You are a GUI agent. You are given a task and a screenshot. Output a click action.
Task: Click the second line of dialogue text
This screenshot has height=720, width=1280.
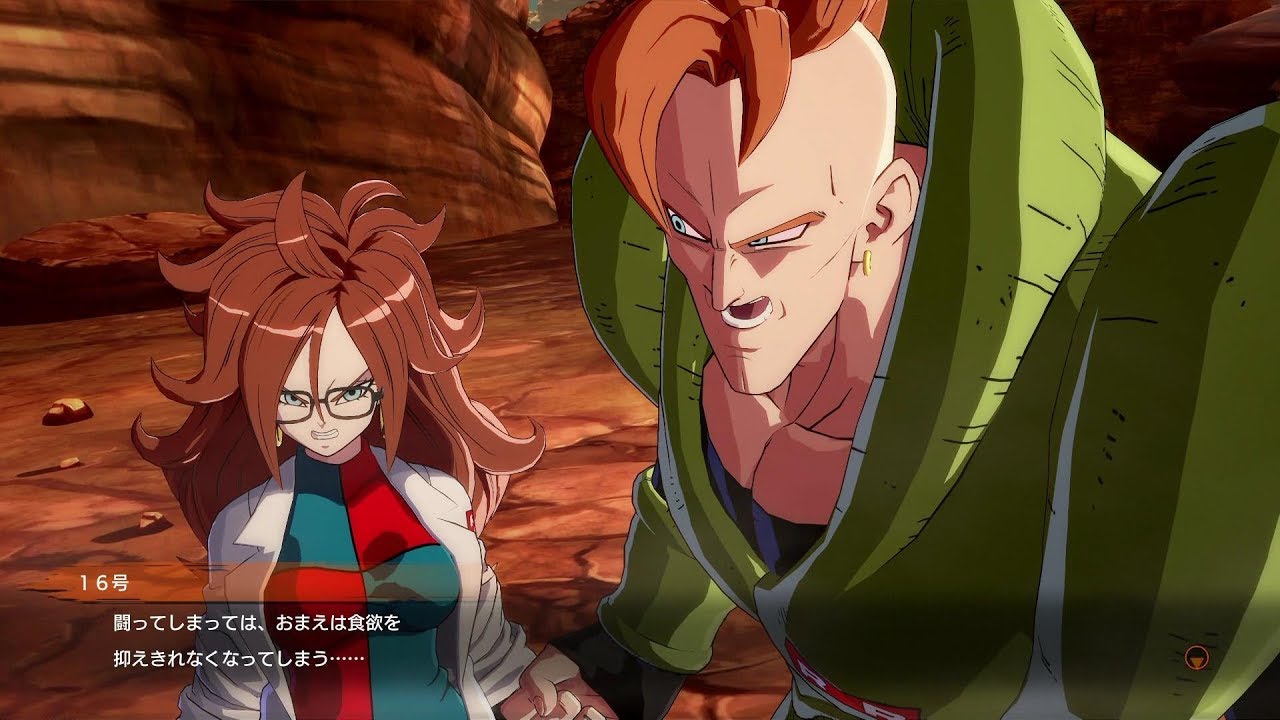point(235,657)
